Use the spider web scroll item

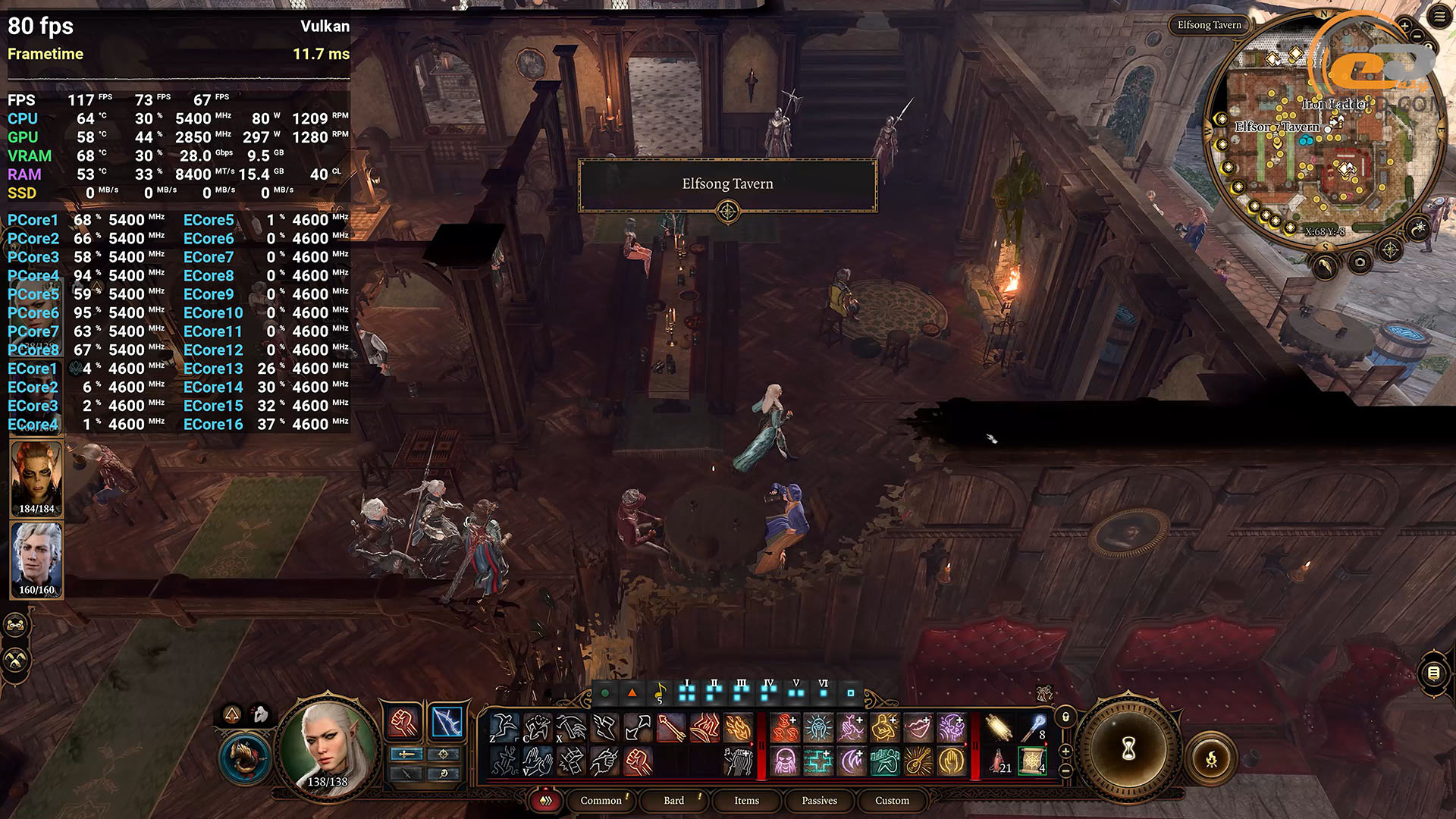pyautogui.click(x=1032, y=760)
